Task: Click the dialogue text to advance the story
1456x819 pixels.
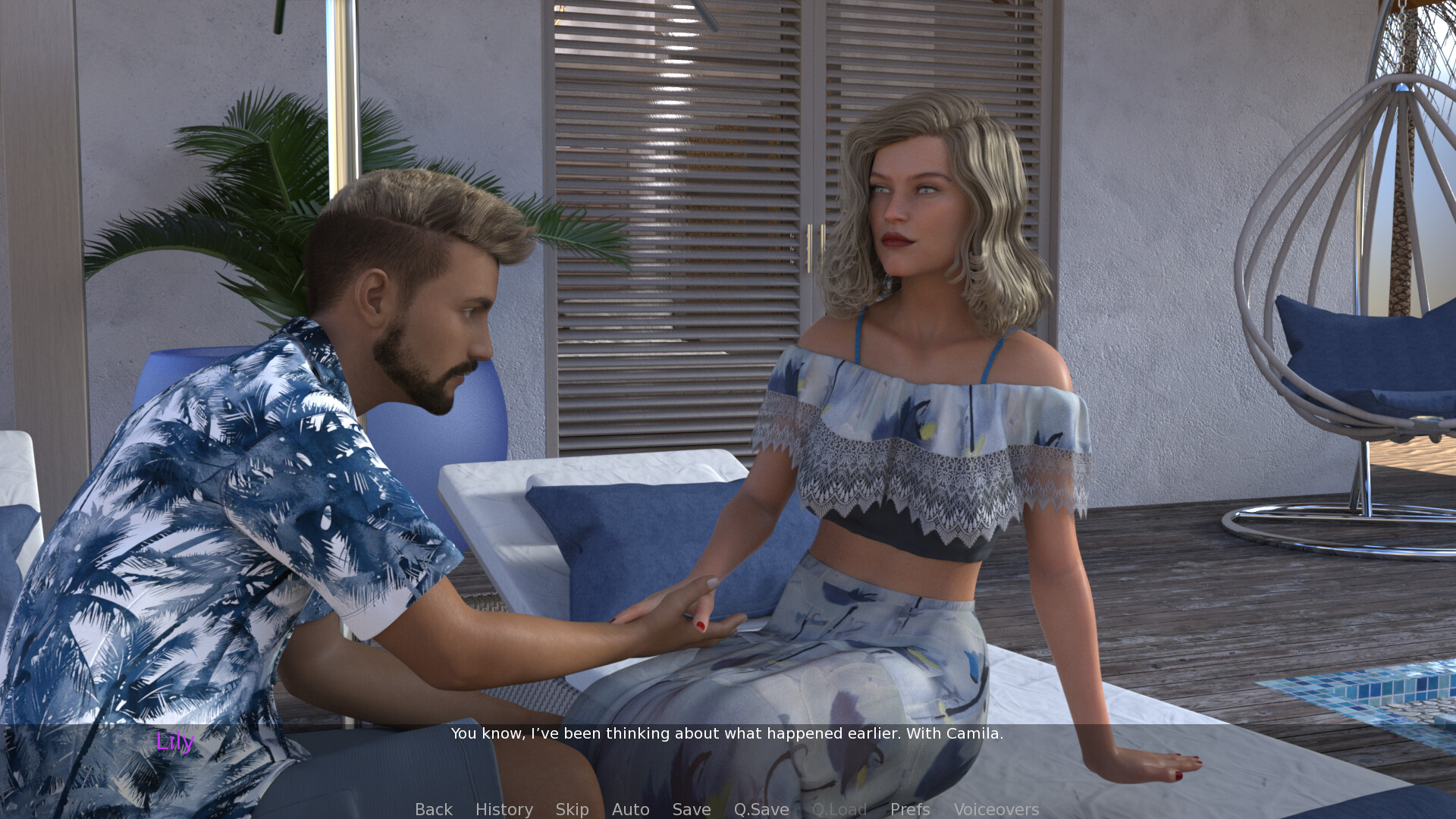Action: coord(726,733)
